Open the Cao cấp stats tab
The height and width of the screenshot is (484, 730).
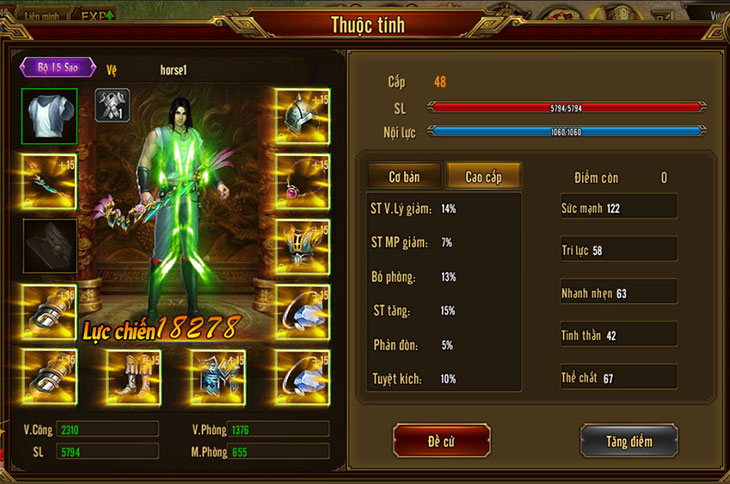click(x=484, y=177)
